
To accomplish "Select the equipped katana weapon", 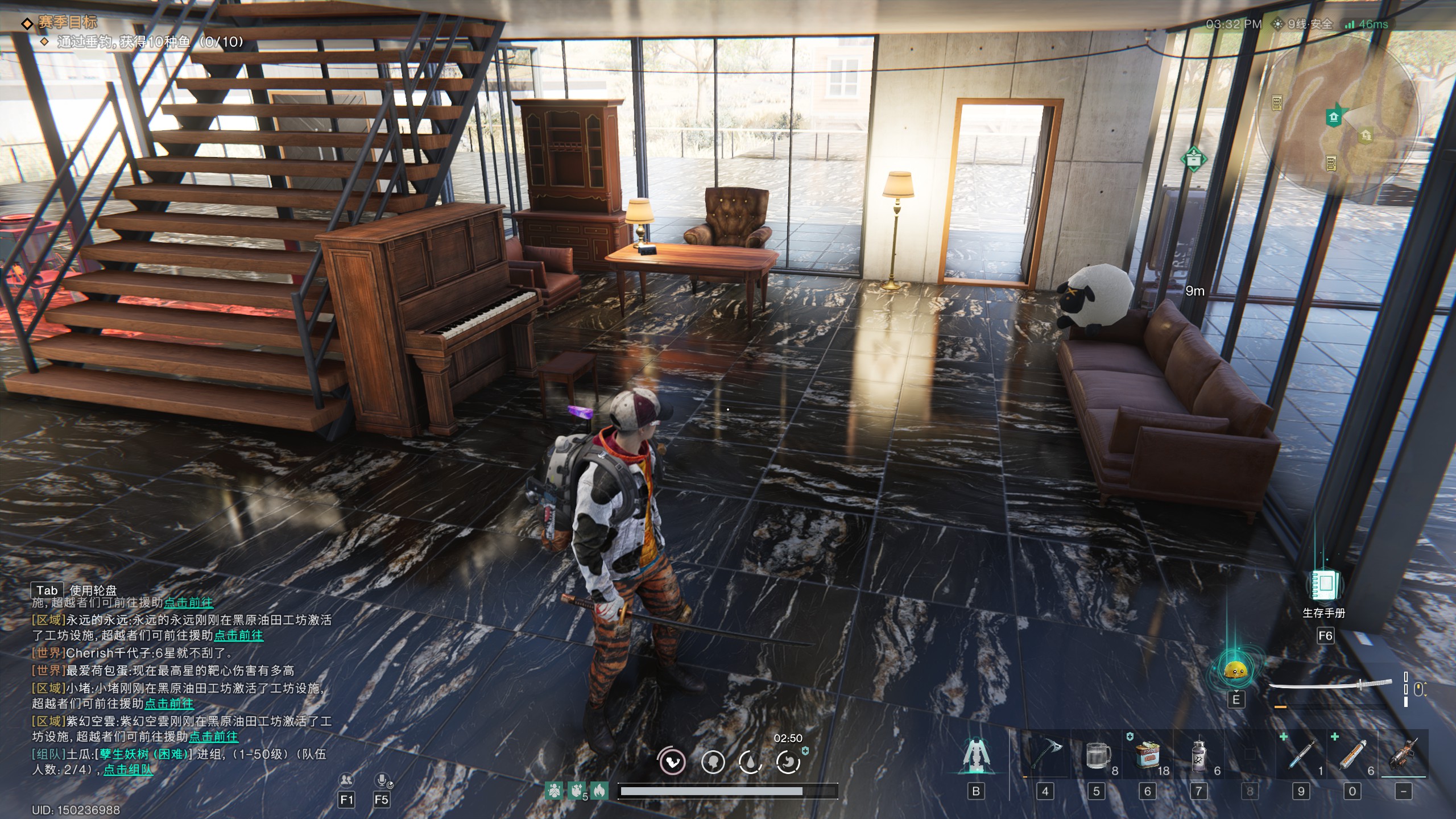I will tap(1331, 686).
